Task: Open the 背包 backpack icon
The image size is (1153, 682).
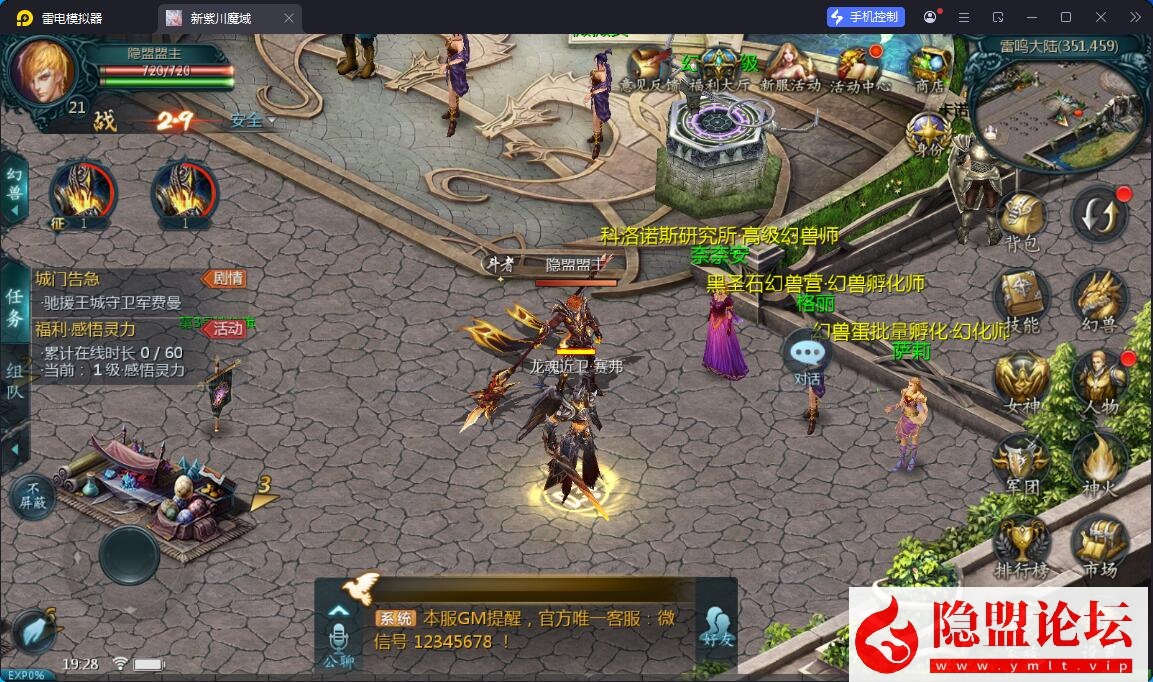Action: pos(1021,218)
